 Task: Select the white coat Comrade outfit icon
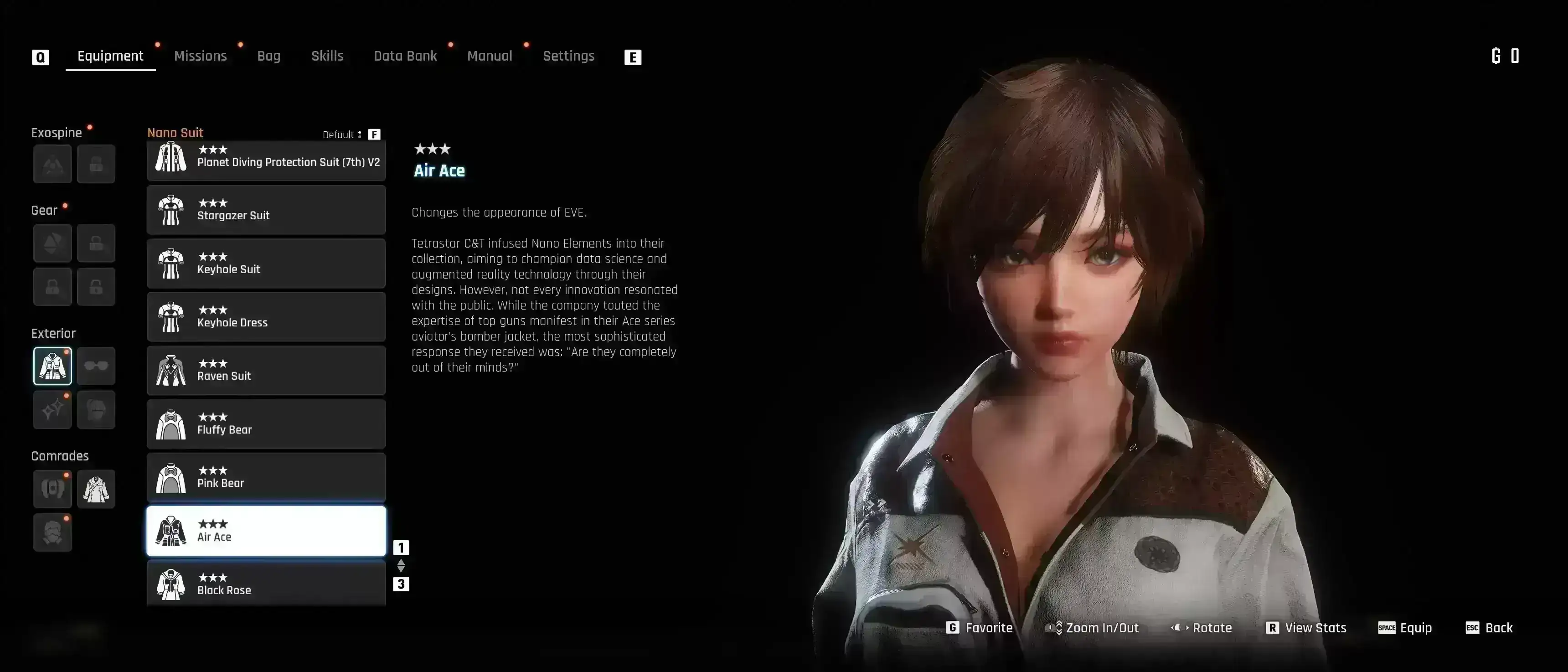click(96, 489)
